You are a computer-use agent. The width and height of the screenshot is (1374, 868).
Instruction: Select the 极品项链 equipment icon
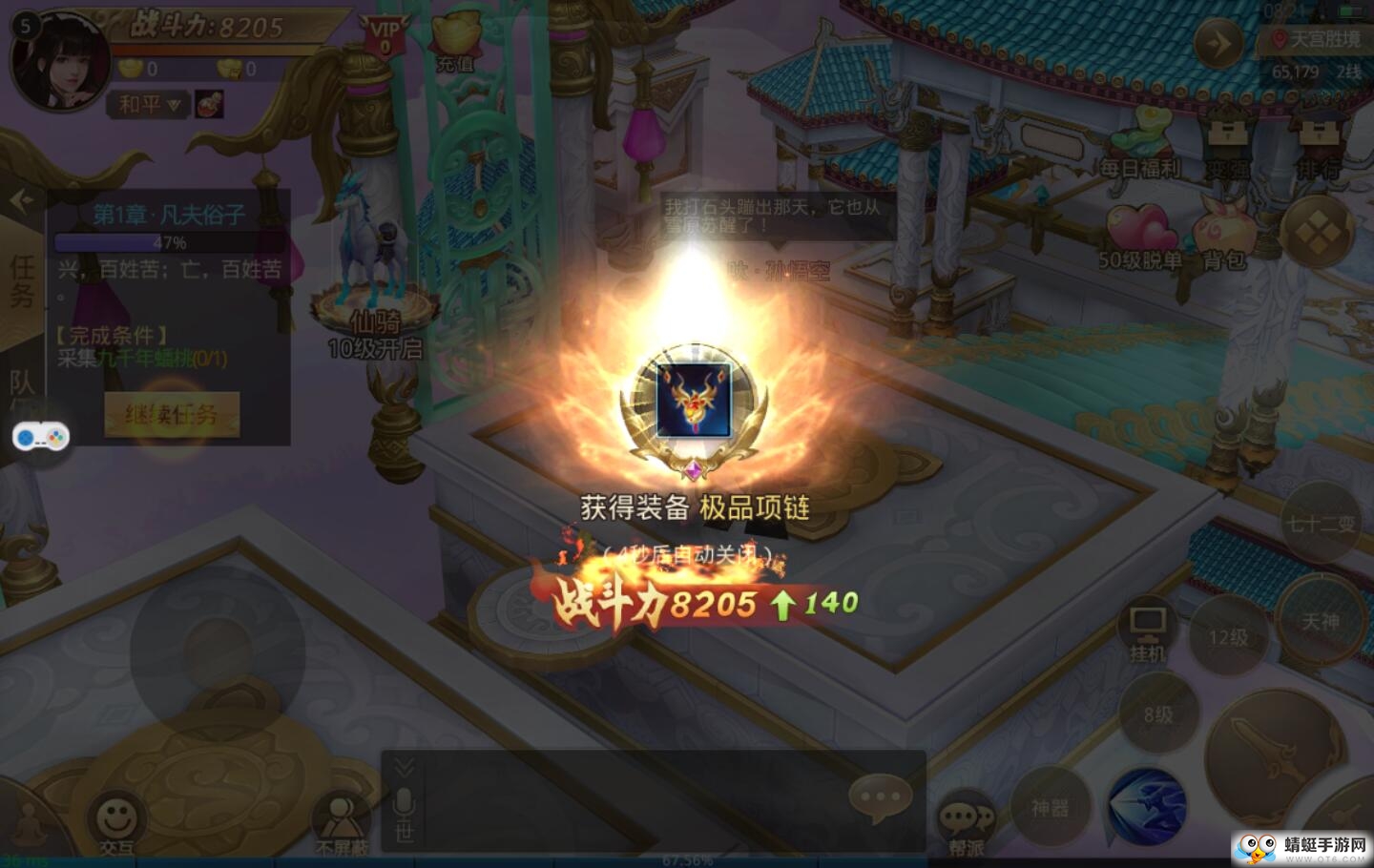coord(694,401)
